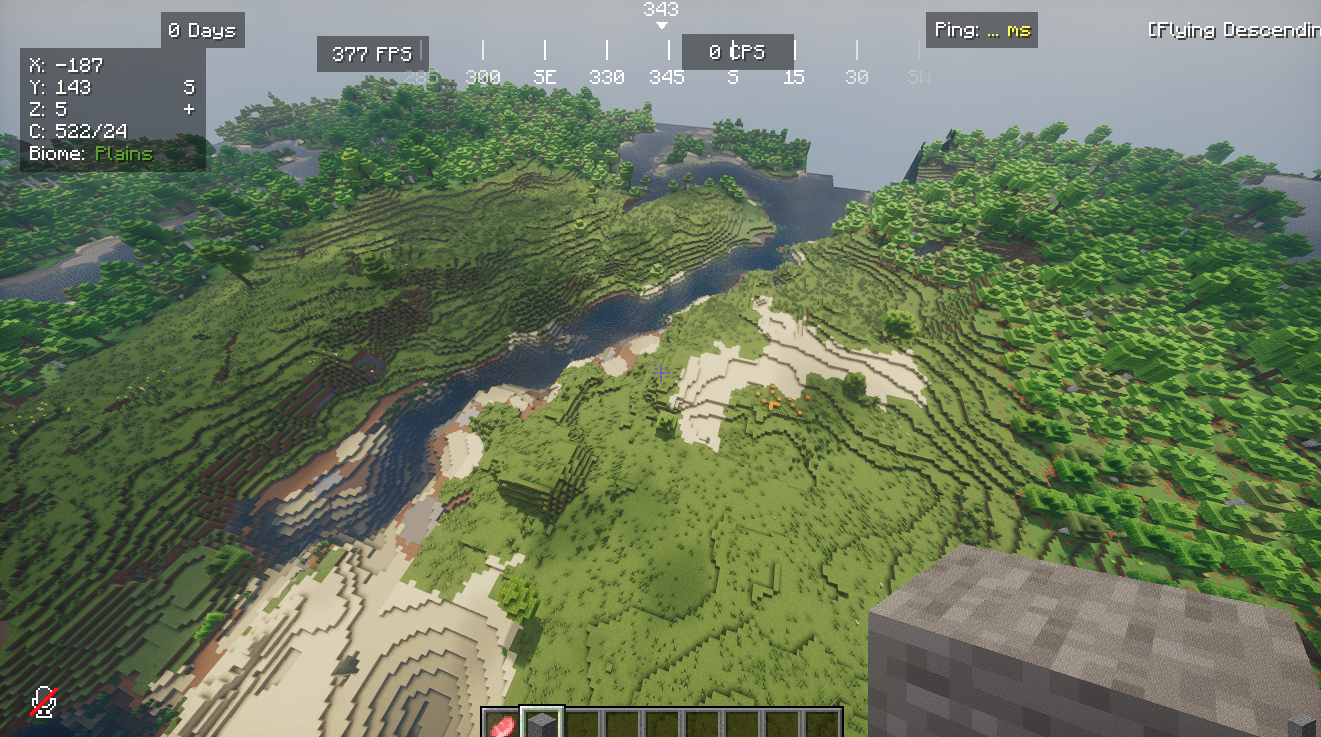Select the pink raw meat hotbar slot
Screen dimensions: 1321x737
[x=502, y=725]
